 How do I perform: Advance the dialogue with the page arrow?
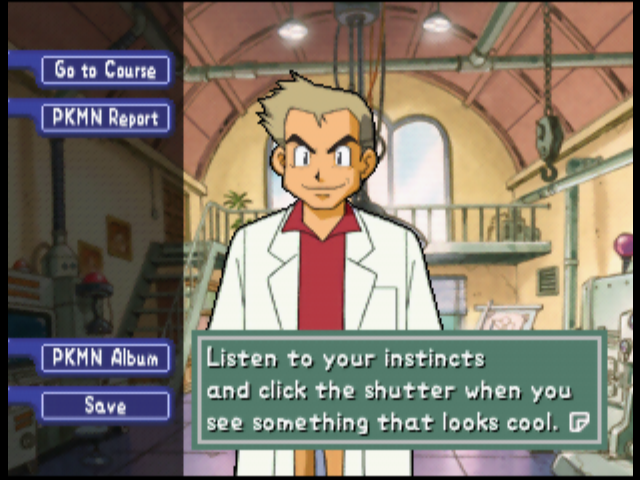[x=578, y=422]
